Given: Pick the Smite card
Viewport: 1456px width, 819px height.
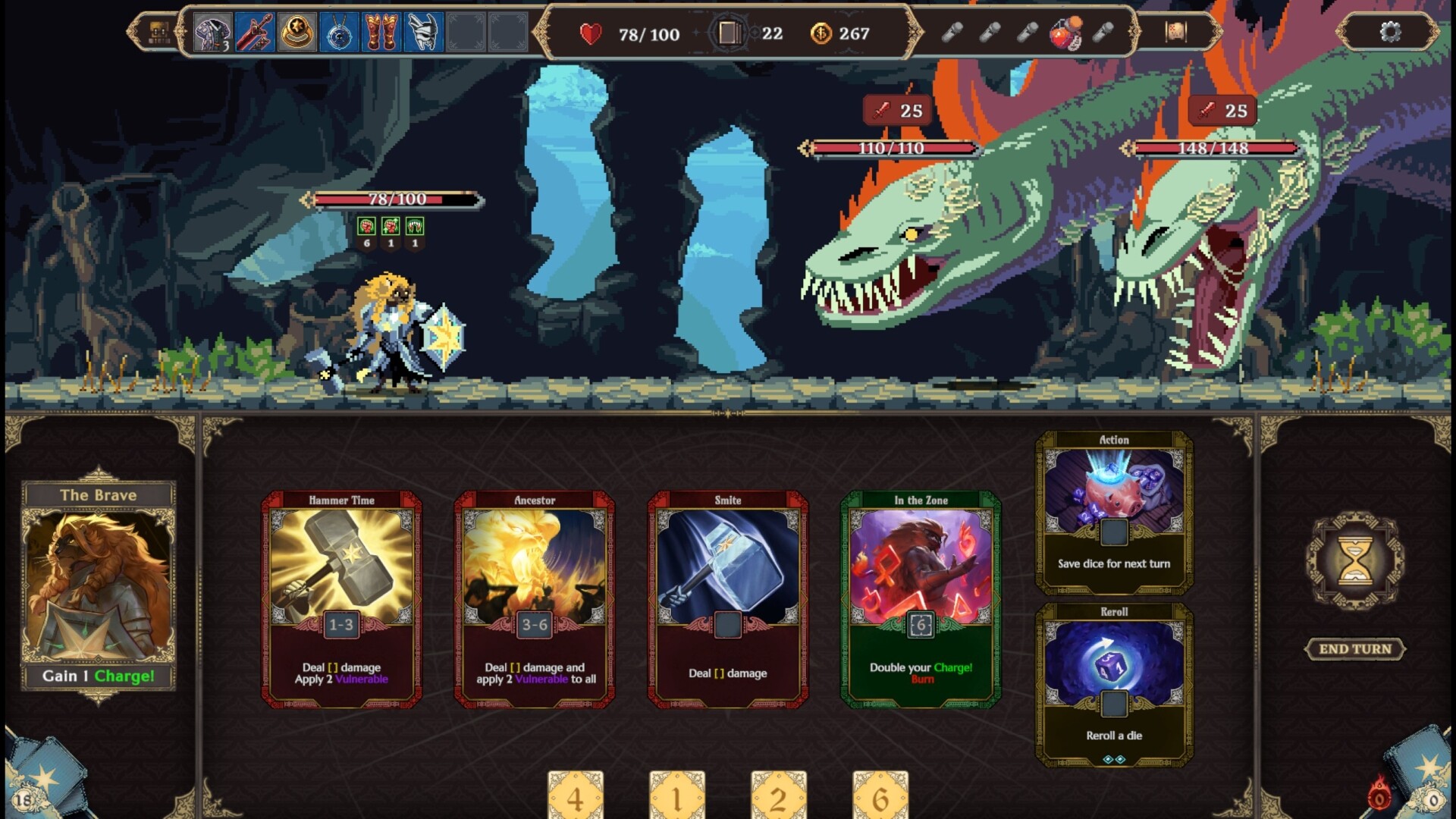Looking at the screenshot, I should [x=727, y=599].
